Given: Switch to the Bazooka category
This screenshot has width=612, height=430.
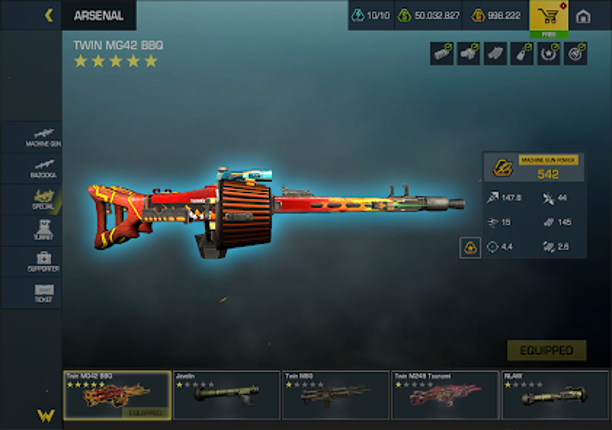Looking at the screenshot, I should 43,168.
